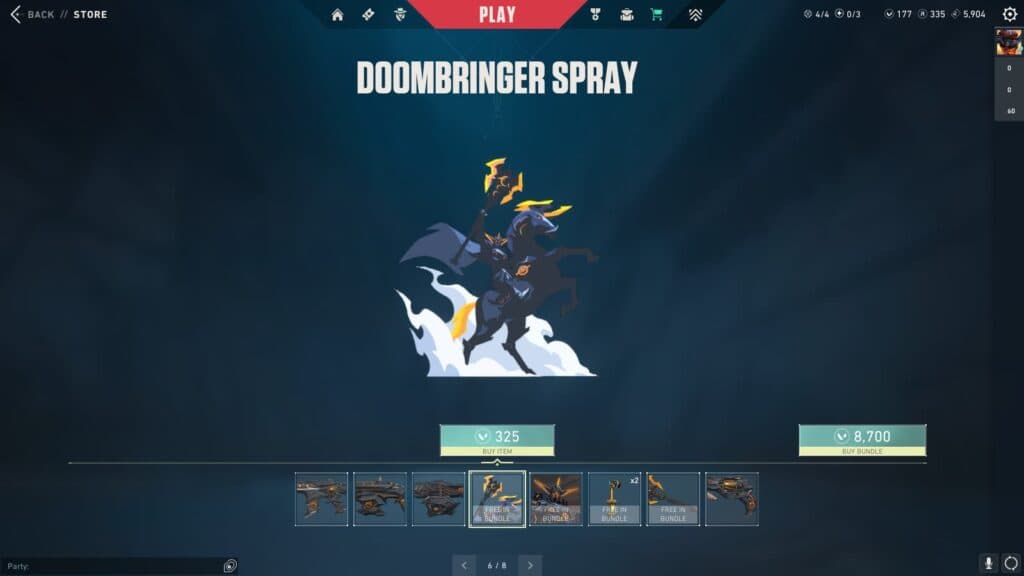
Task: Click the player avatar portrait
Action: [x=1008, y=42]
